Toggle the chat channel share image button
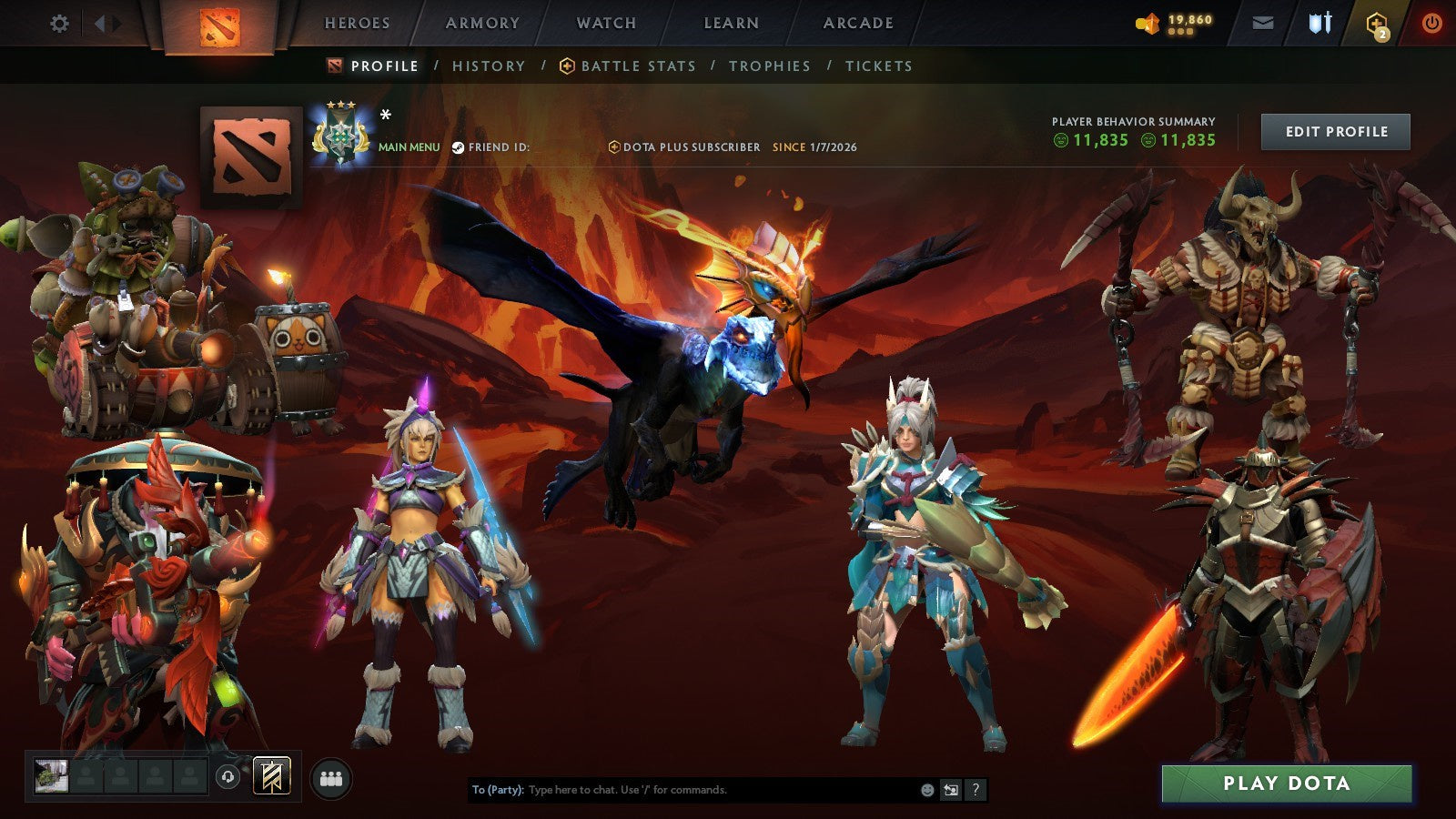This screenshot has height=819, width=1456. (x=952, y=791)
